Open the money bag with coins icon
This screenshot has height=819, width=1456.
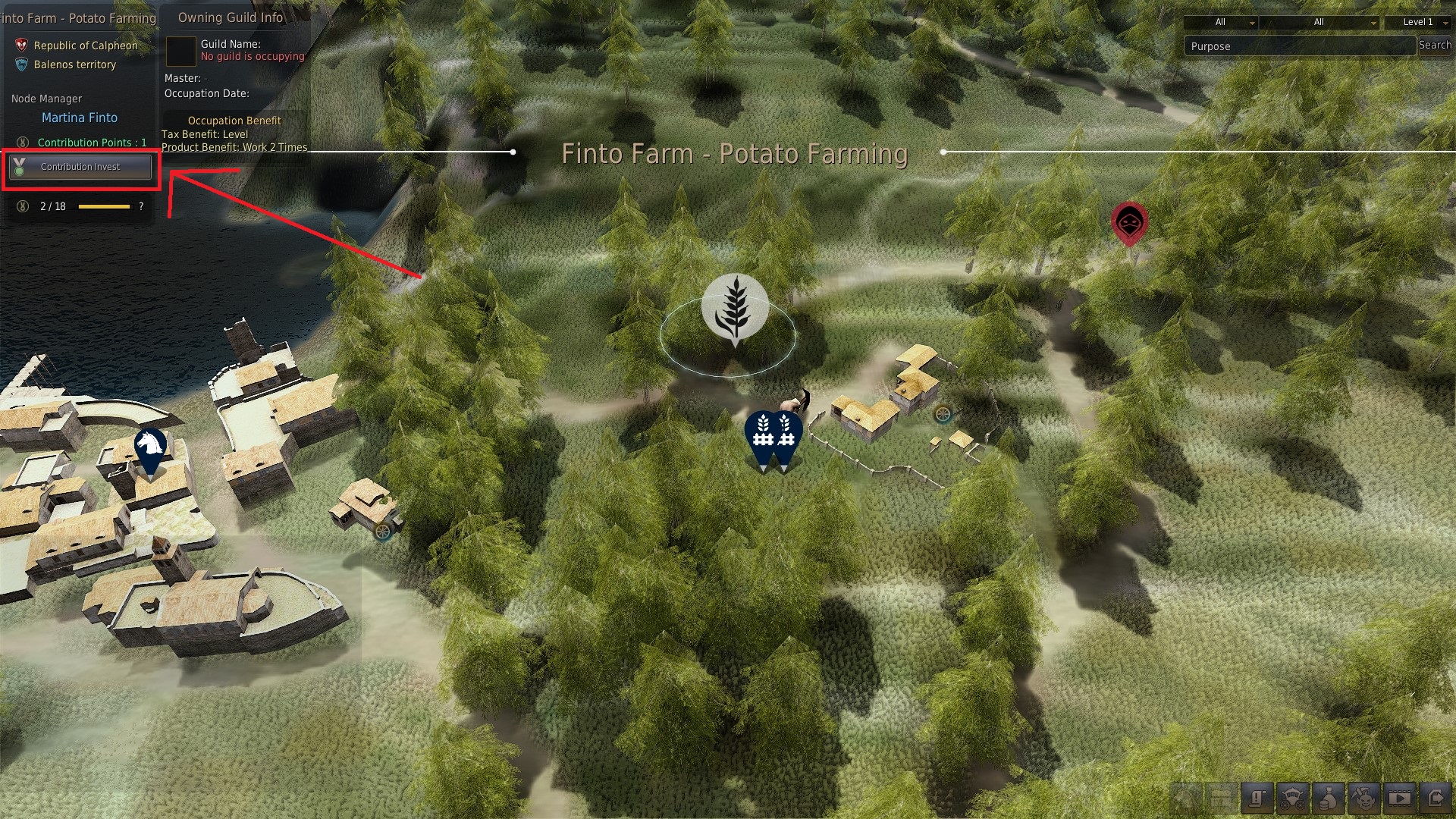(x=1329, y=798)
